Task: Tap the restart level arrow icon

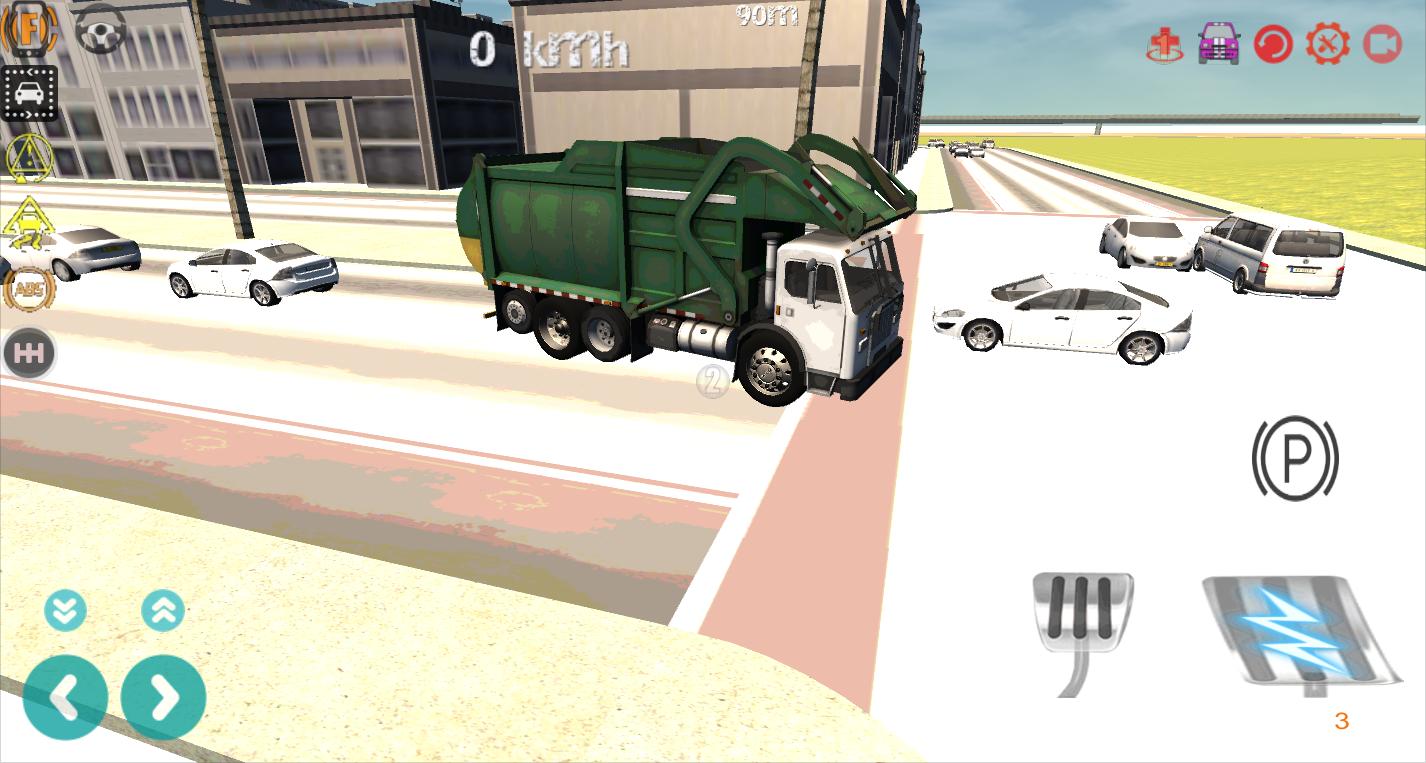Action: pos(1272,45)
